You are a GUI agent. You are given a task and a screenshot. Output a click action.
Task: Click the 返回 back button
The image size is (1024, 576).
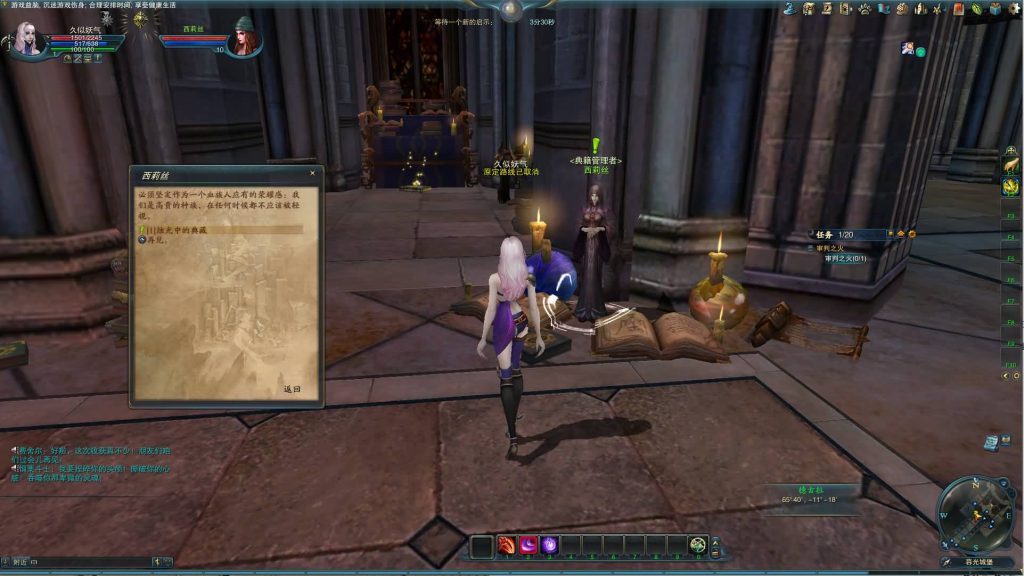[x=291, y=389]
